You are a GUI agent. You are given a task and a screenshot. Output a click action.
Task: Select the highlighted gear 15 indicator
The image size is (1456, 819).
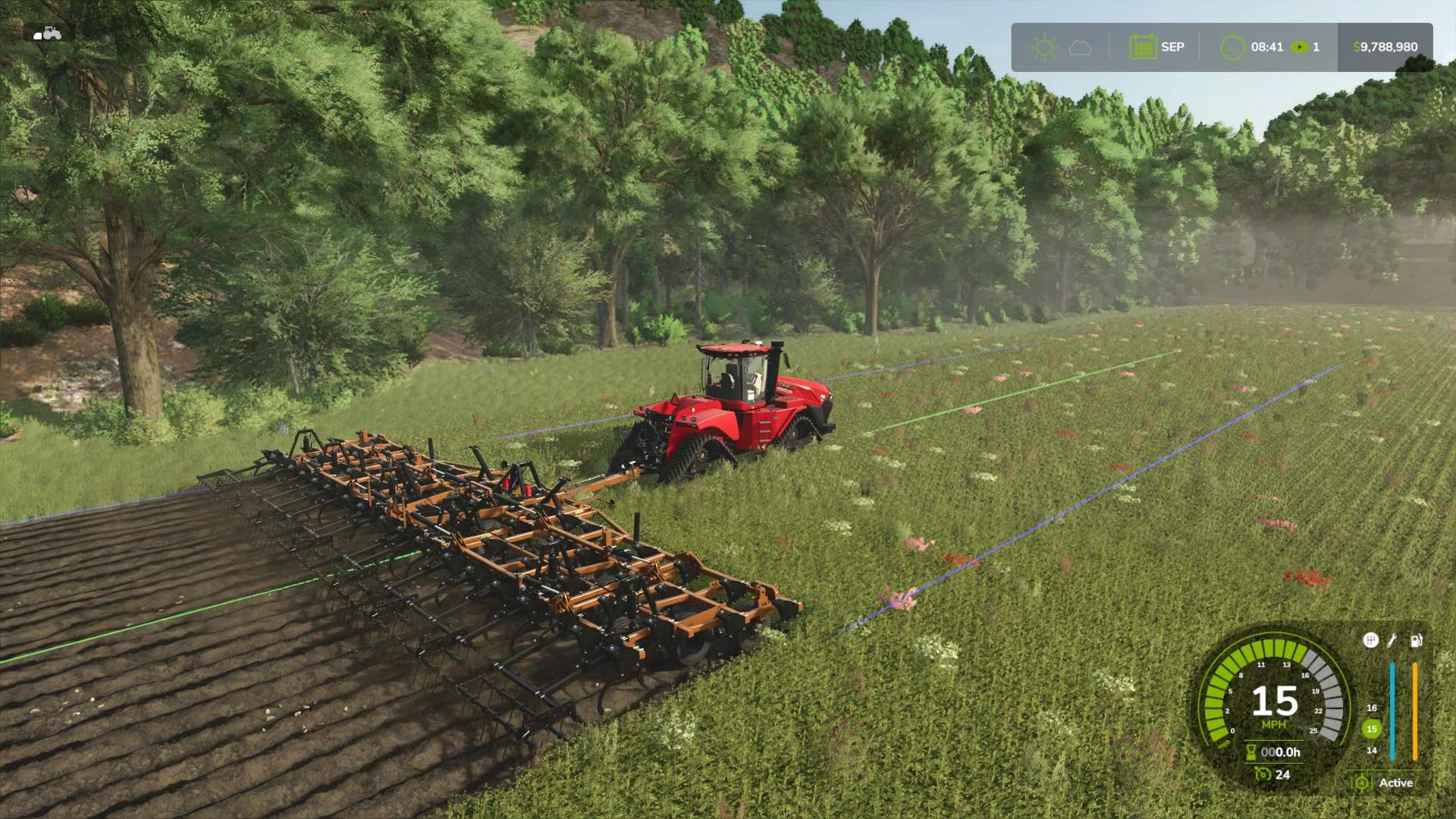[x=1371, y=729]
